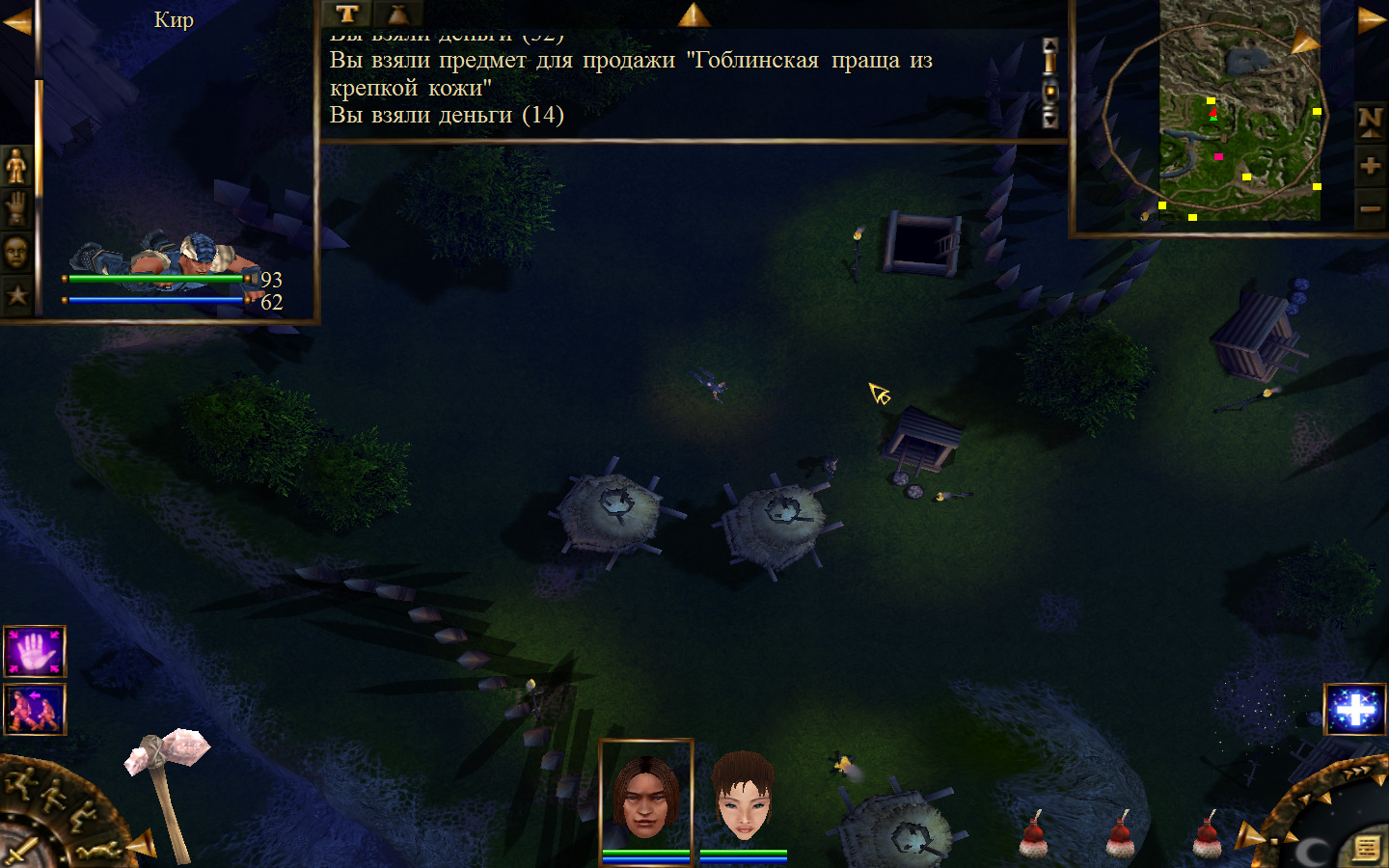Select the female companion portrait

743,799
